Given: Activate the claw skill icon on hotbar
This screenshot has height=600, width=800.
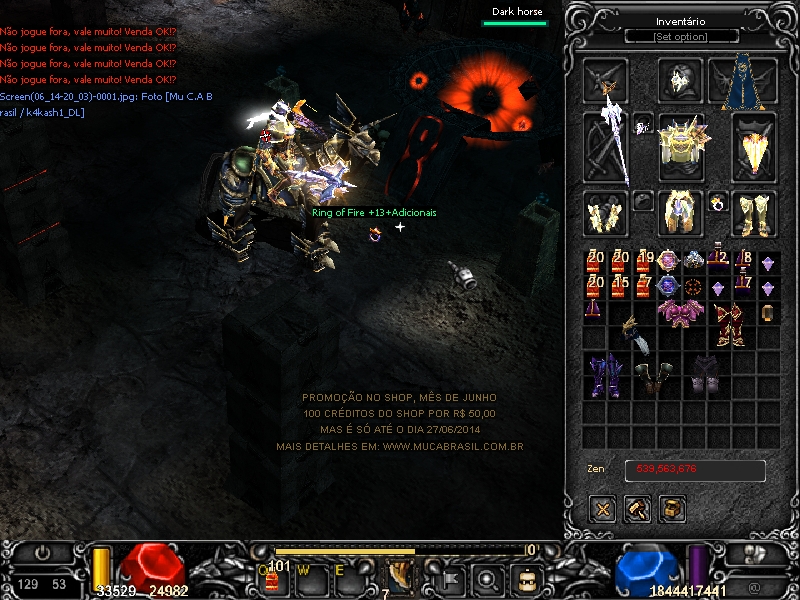Looking at the screenshot, I should coord(401,576).
